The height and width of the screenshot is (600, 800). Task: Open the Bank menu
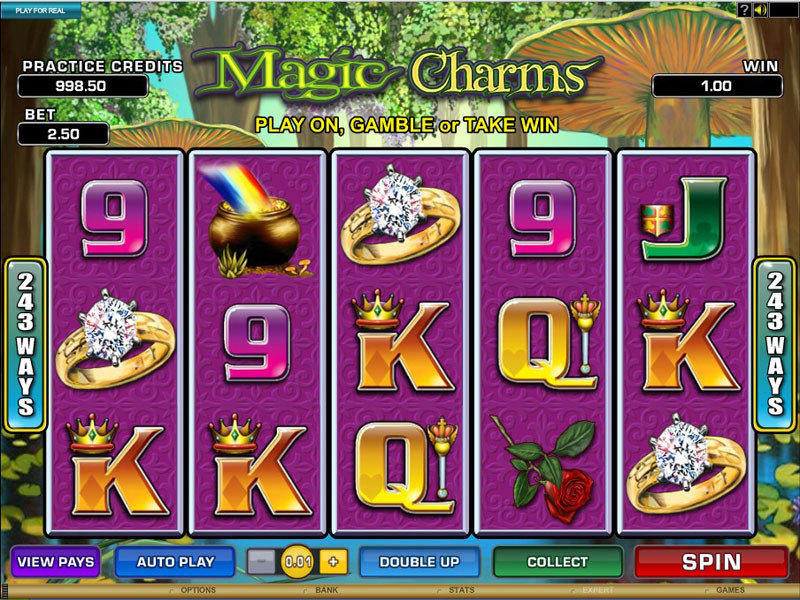coord(327,591)
